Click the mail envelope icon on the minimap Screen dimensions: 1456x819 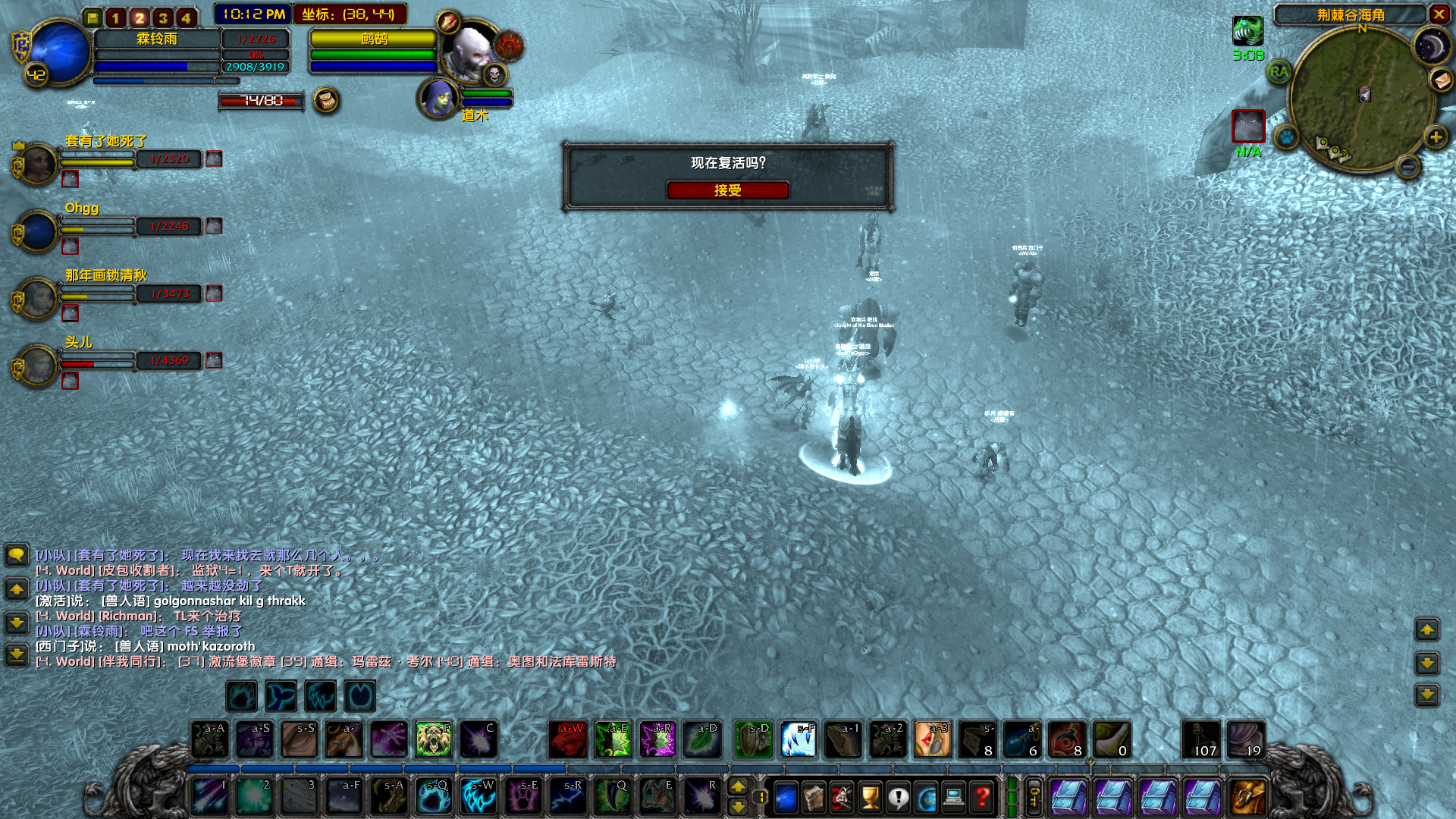pyautogui.click(x=1442, y=81)
